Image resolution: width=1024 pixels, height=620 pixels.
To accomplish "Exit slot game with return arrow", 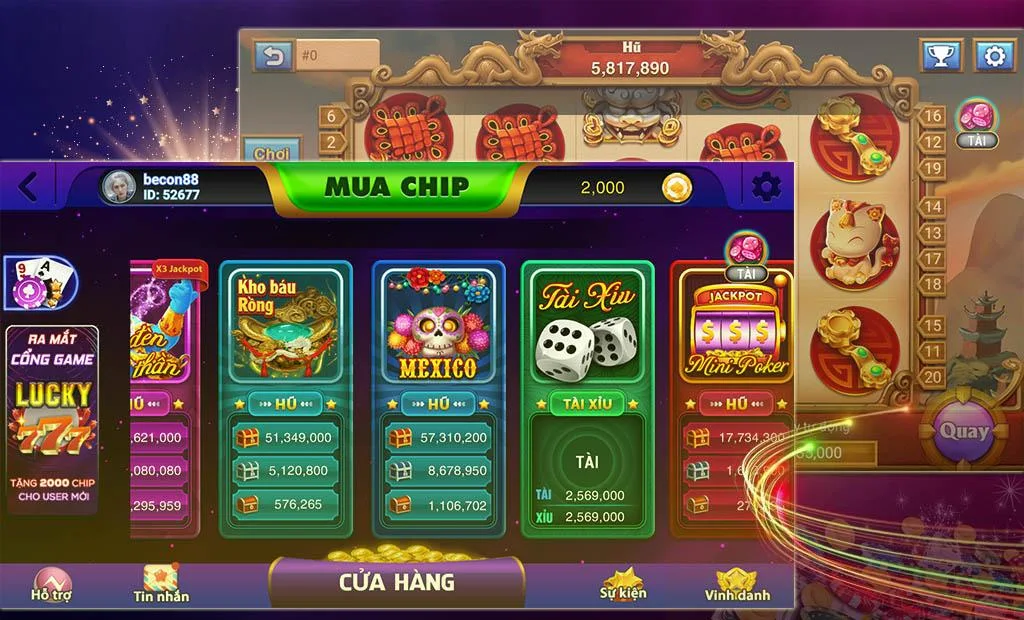I will tap(272, 55).
